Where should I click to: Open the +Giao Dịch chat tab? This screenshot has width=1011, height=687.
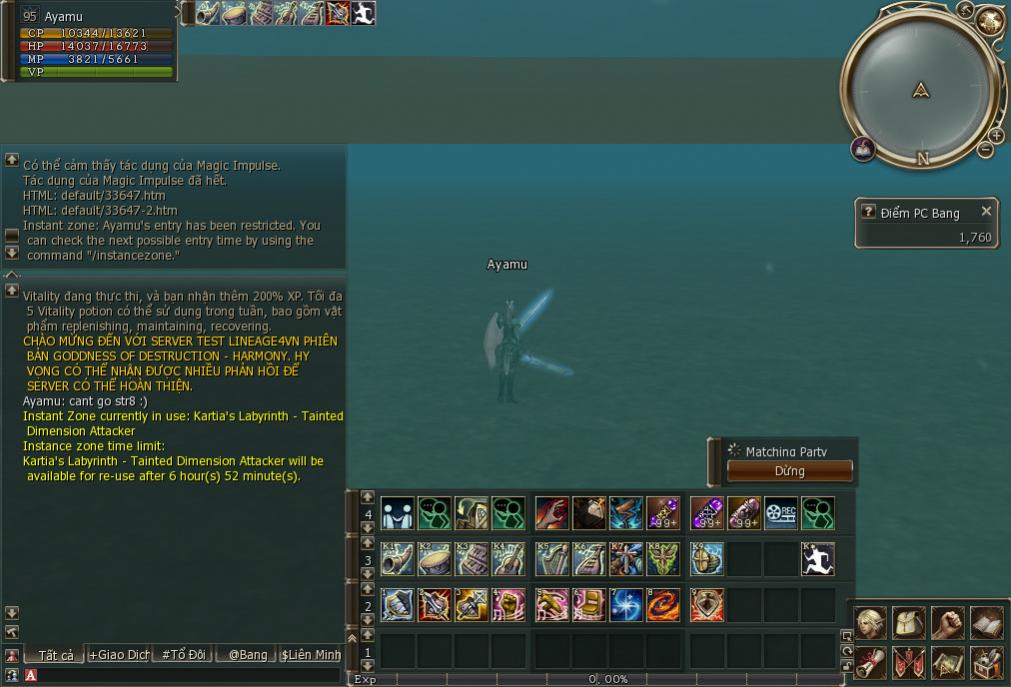tap(119, 655)
